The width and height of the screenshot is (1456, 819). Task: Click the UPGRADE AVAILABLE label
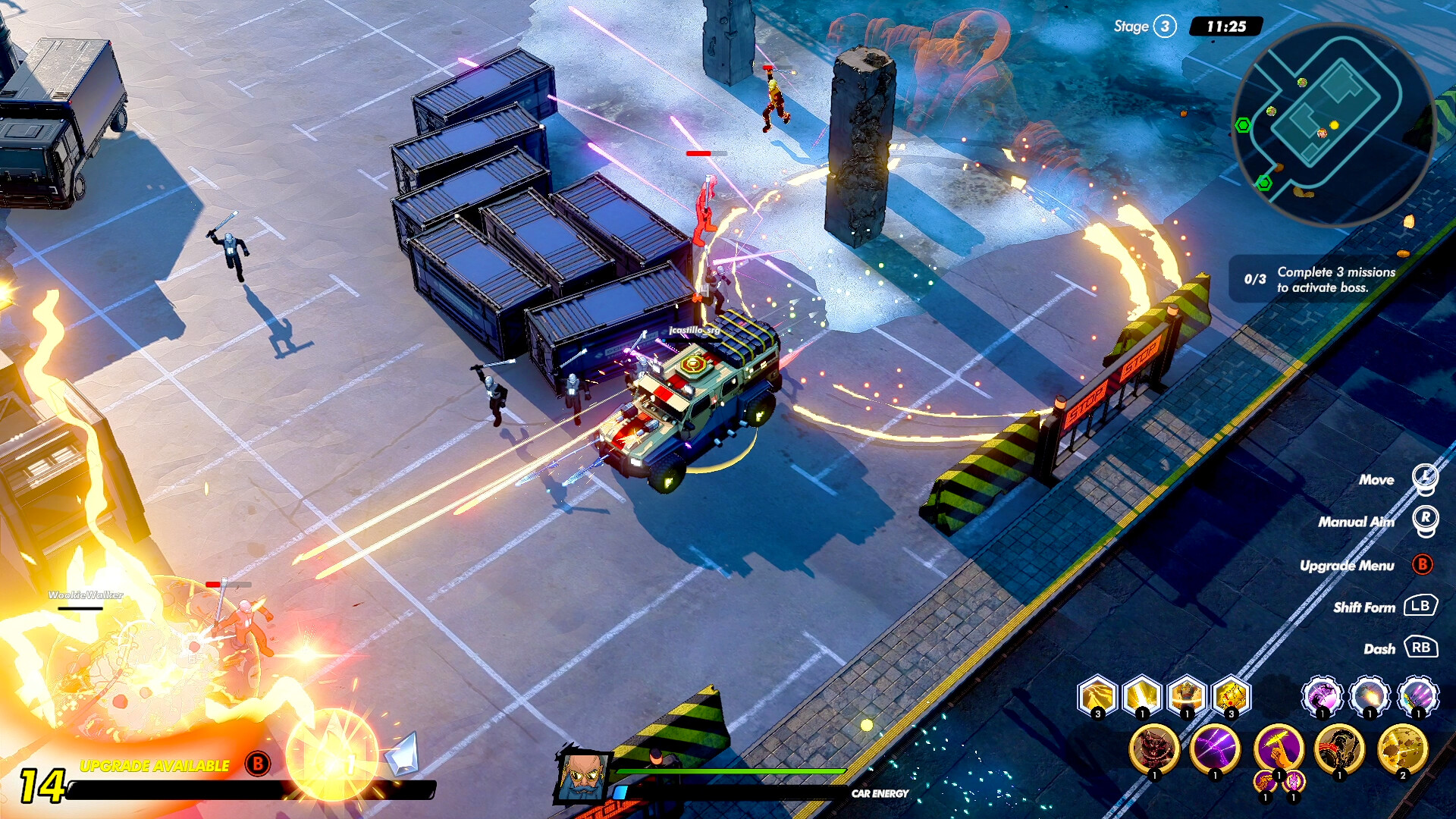pos(155,766)
